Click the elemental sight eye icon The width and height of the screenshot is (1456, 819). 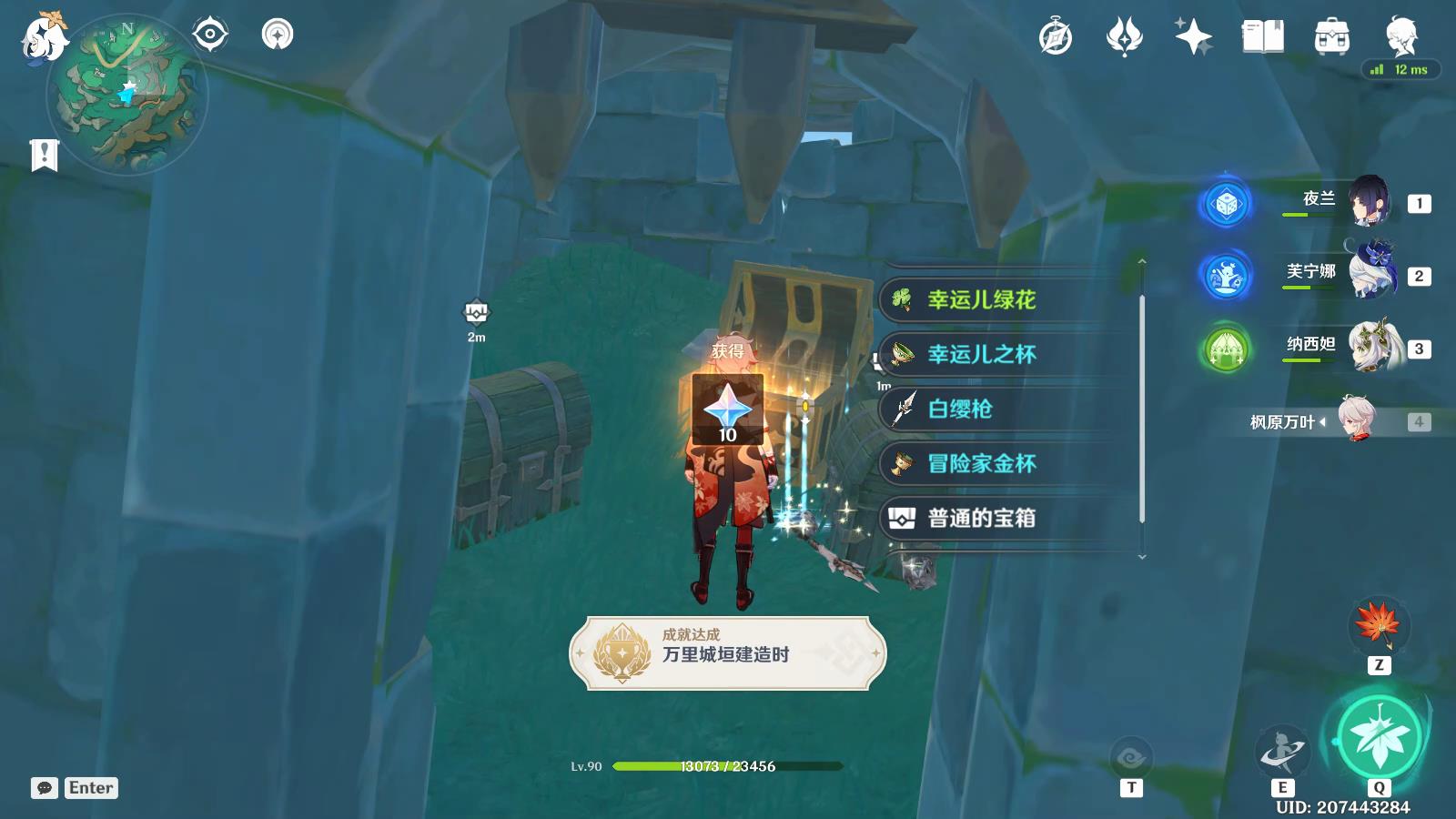[x=208, y=35]
